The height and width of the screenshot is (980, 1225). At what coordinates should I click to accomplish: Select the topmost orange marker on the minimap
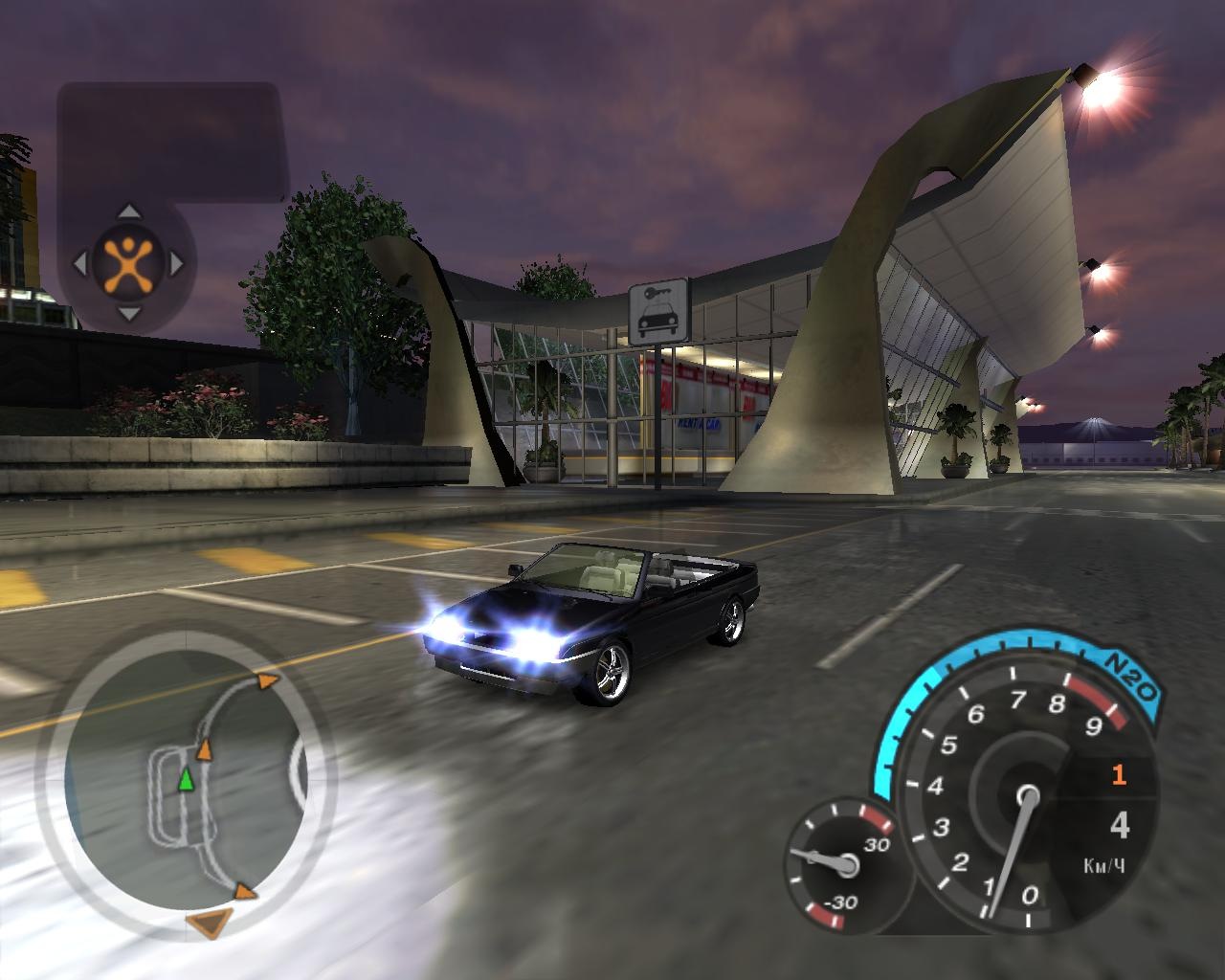(x=267, y=680)
